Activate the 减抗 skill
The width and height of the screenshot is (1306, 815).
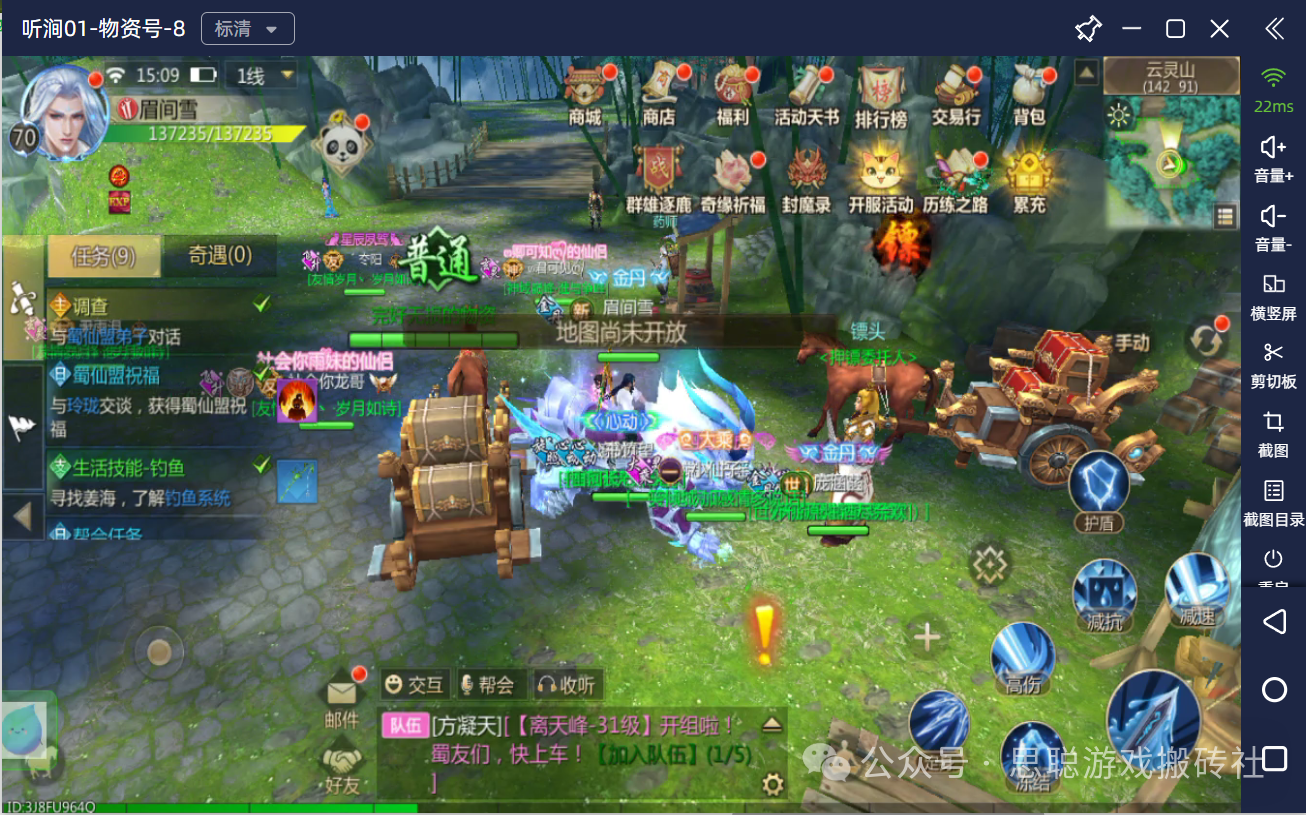(1104, 592)
